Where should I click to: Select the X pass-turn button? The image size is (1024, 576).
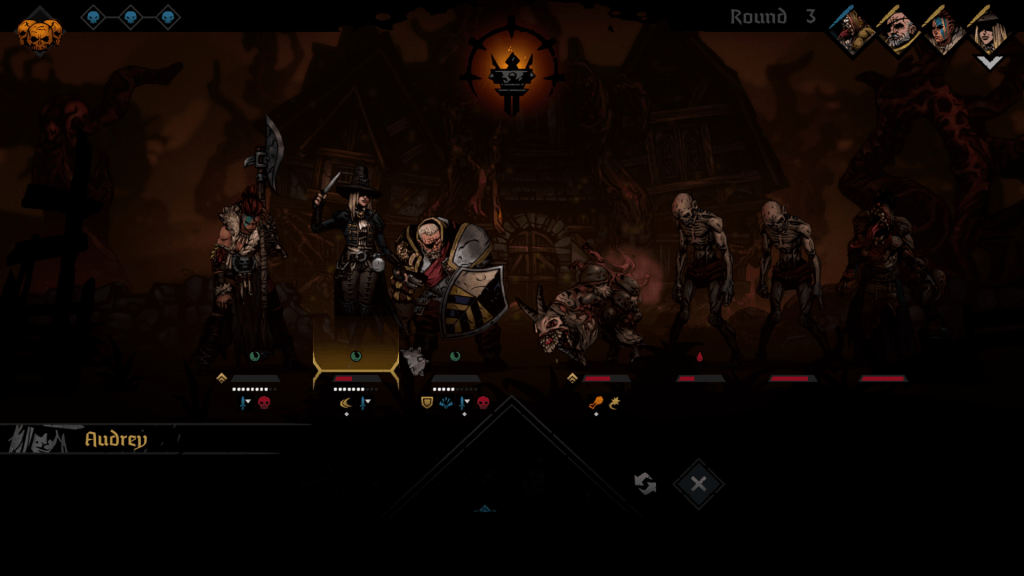click(698, 484)
